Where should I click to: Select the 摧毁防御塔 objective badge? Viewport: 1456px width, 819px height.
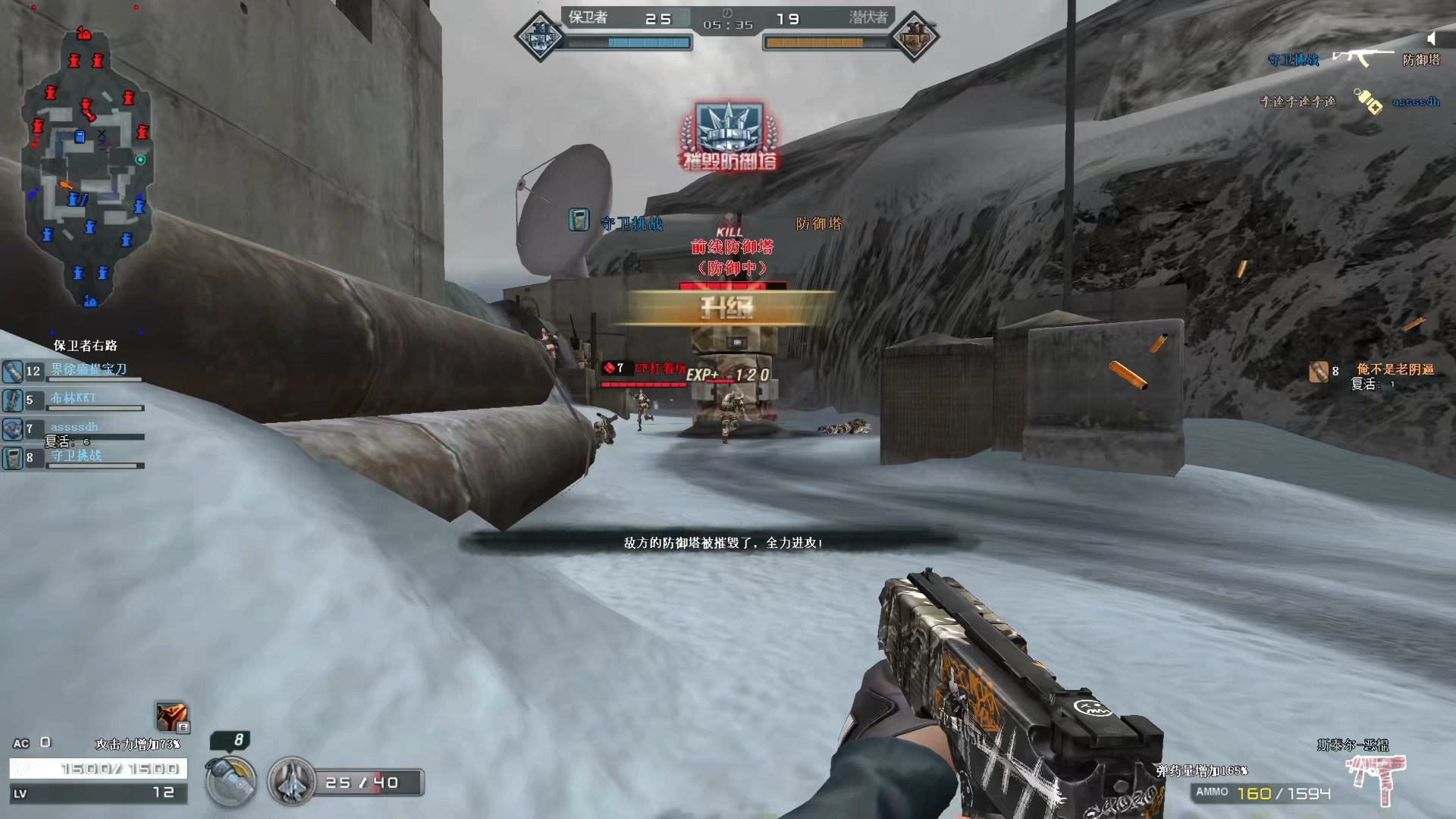click(x=730, y=136)
